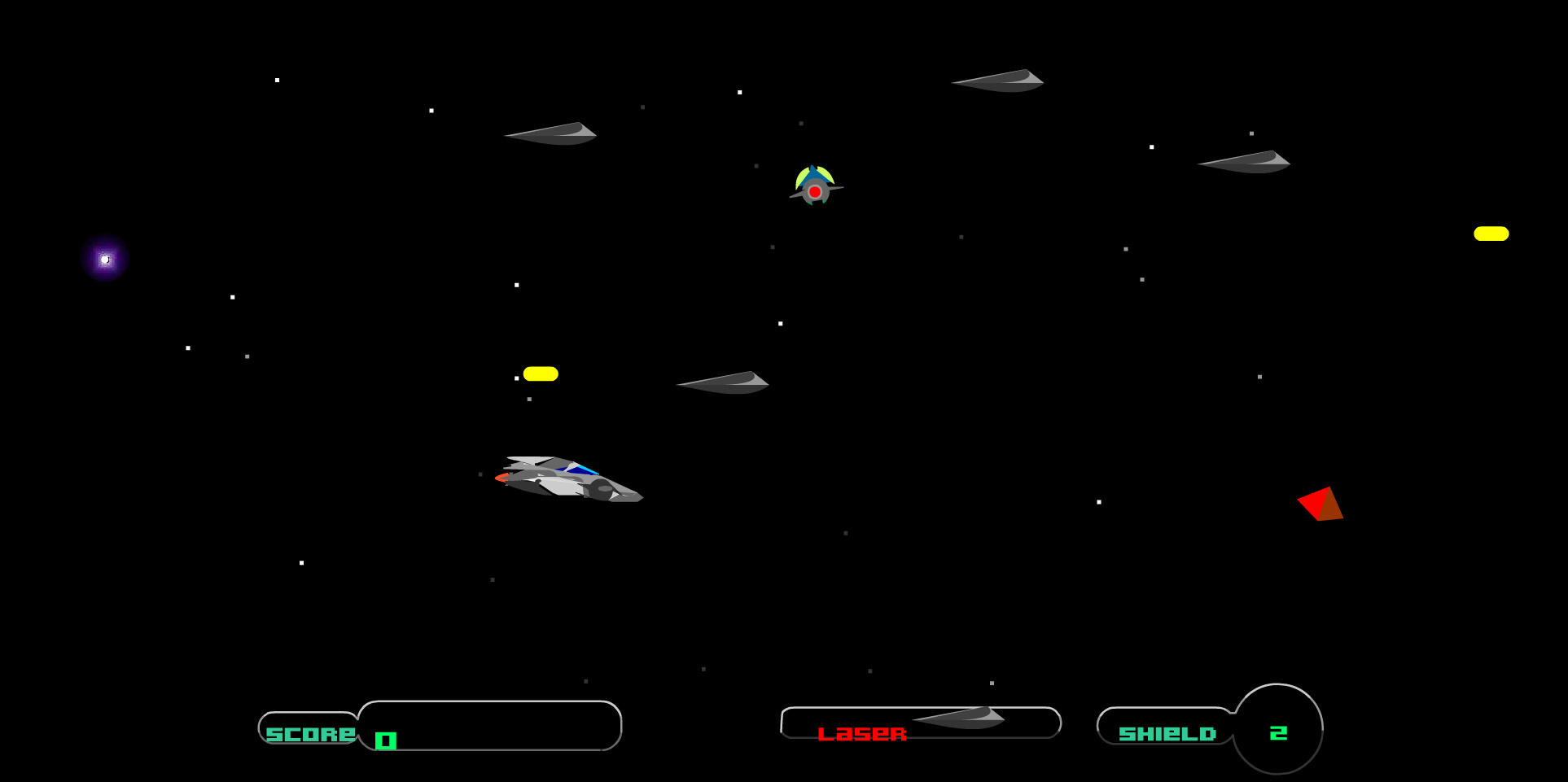1568x782 pixels.
Task: Click the blue cockpit canopy on the player ship
Action: pos(580,470)
